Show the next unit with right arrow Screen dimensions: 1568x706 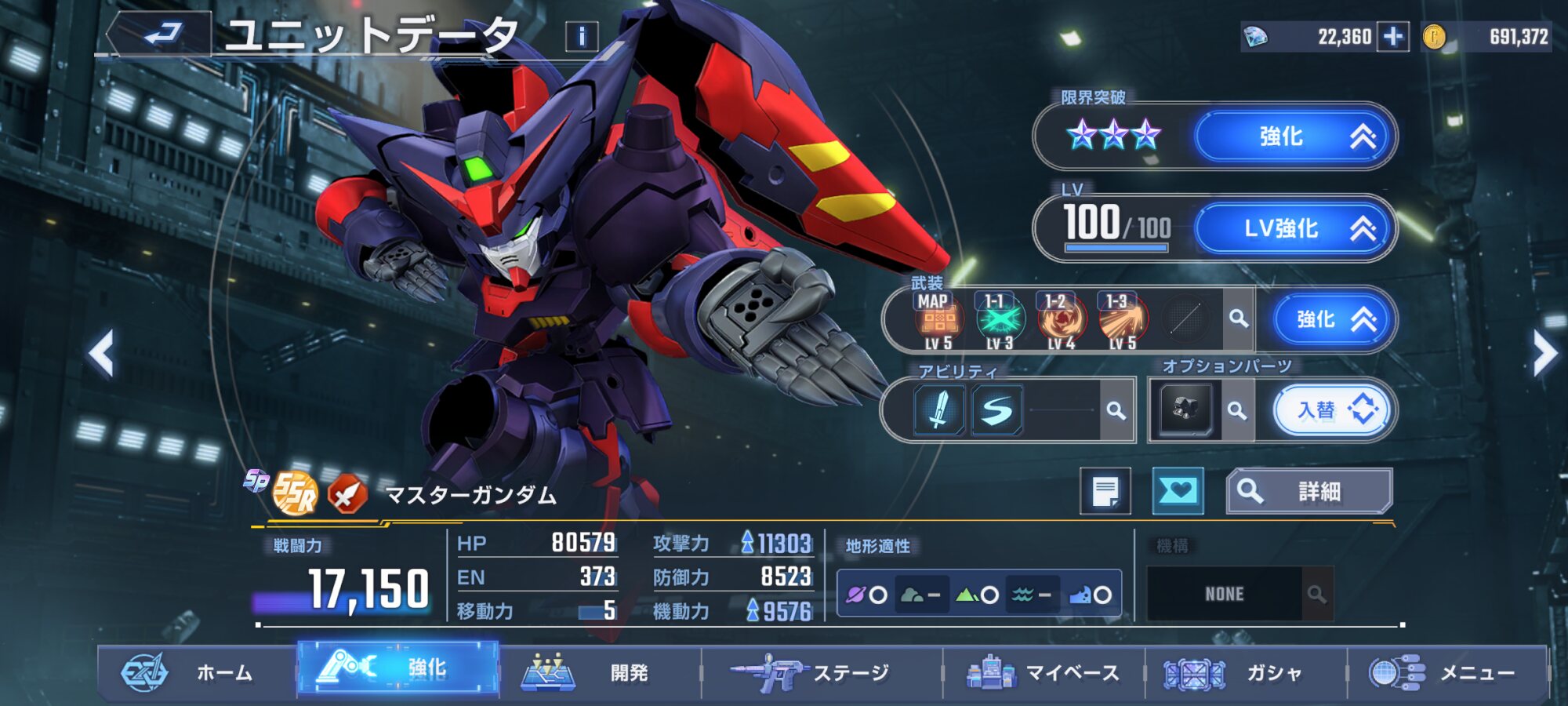point(1544,354)
